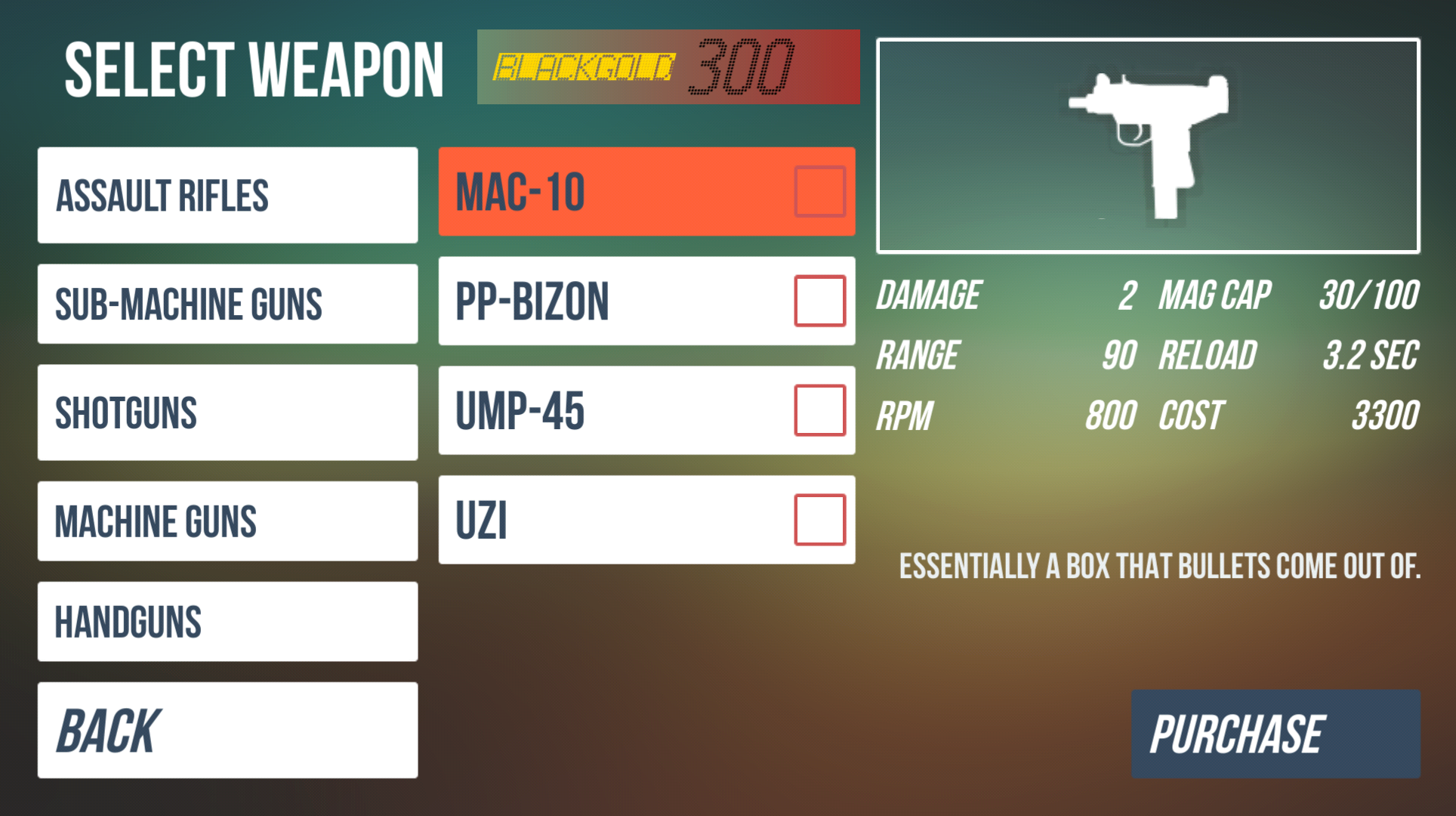Click the Back button
The width and height of the screenshot is (1456, 816).
(227, 729)
